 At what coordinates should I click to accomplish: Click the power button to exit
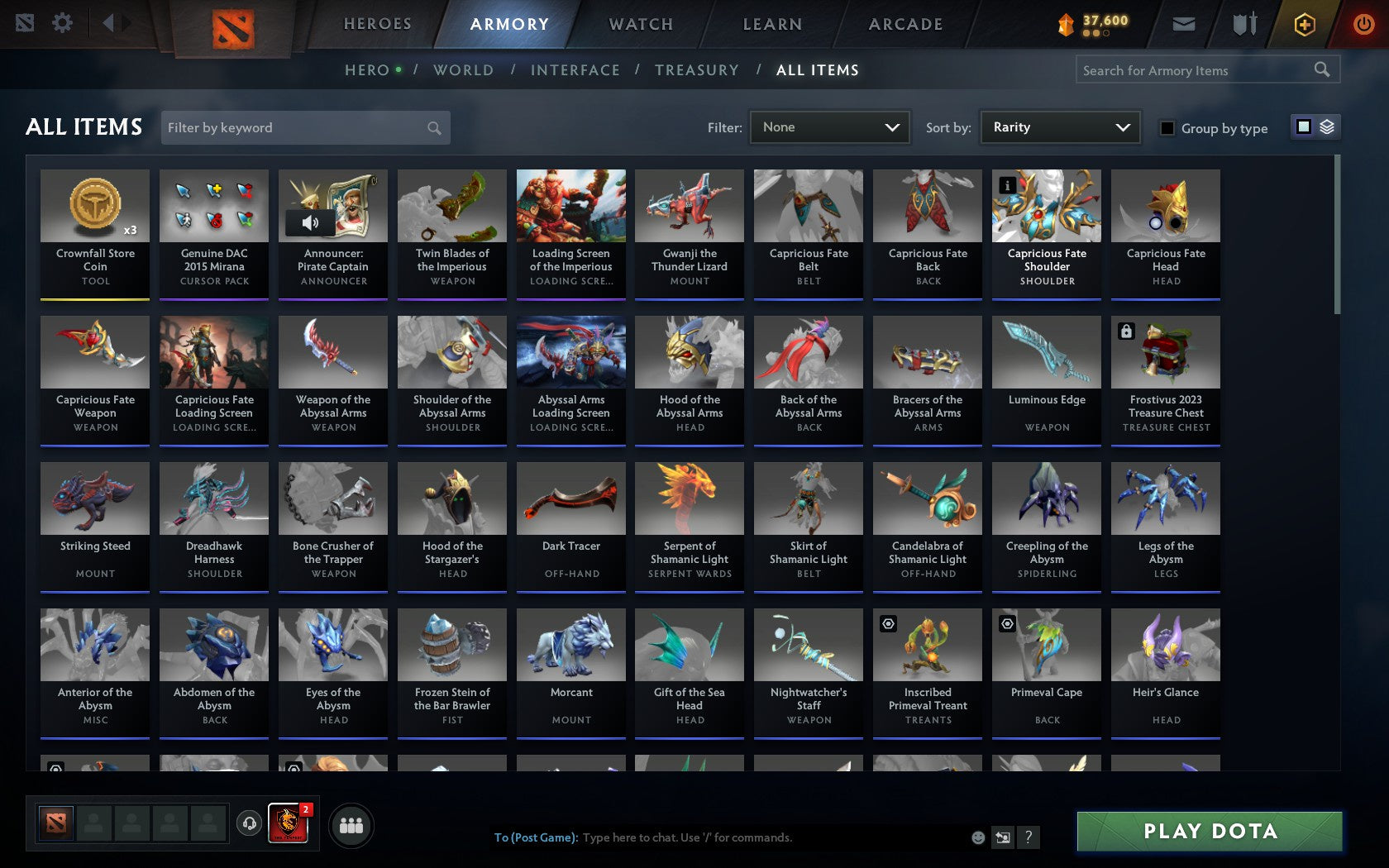[x=1363, y=23]
